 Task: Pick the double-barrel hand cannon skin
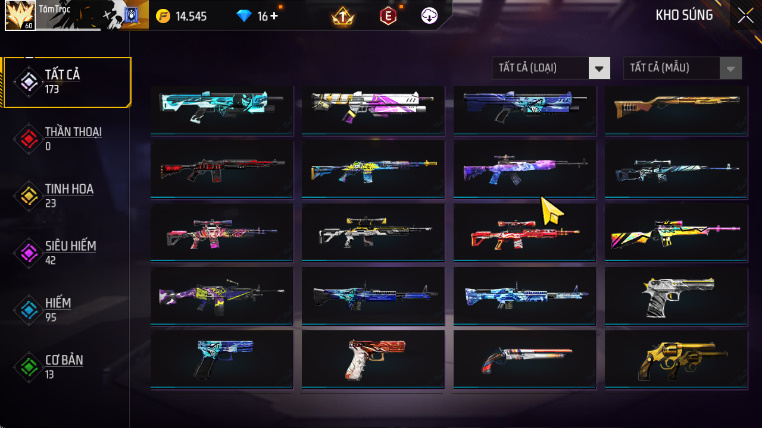[525, 358]
